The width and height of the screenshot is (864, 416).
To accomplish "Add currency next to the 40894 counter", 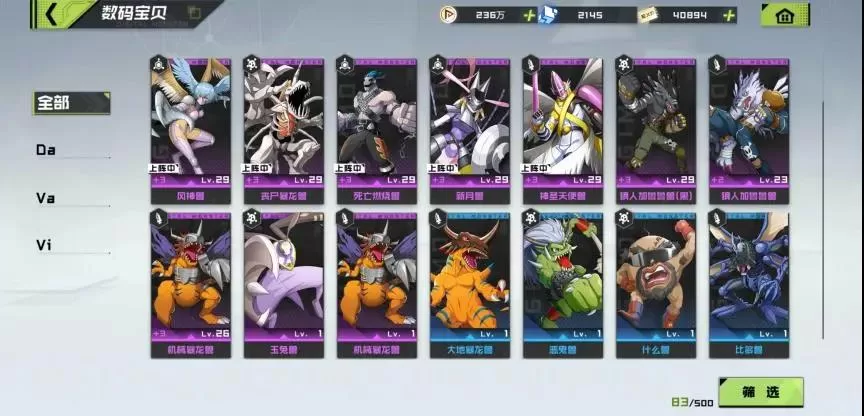I will click(729, 15).
